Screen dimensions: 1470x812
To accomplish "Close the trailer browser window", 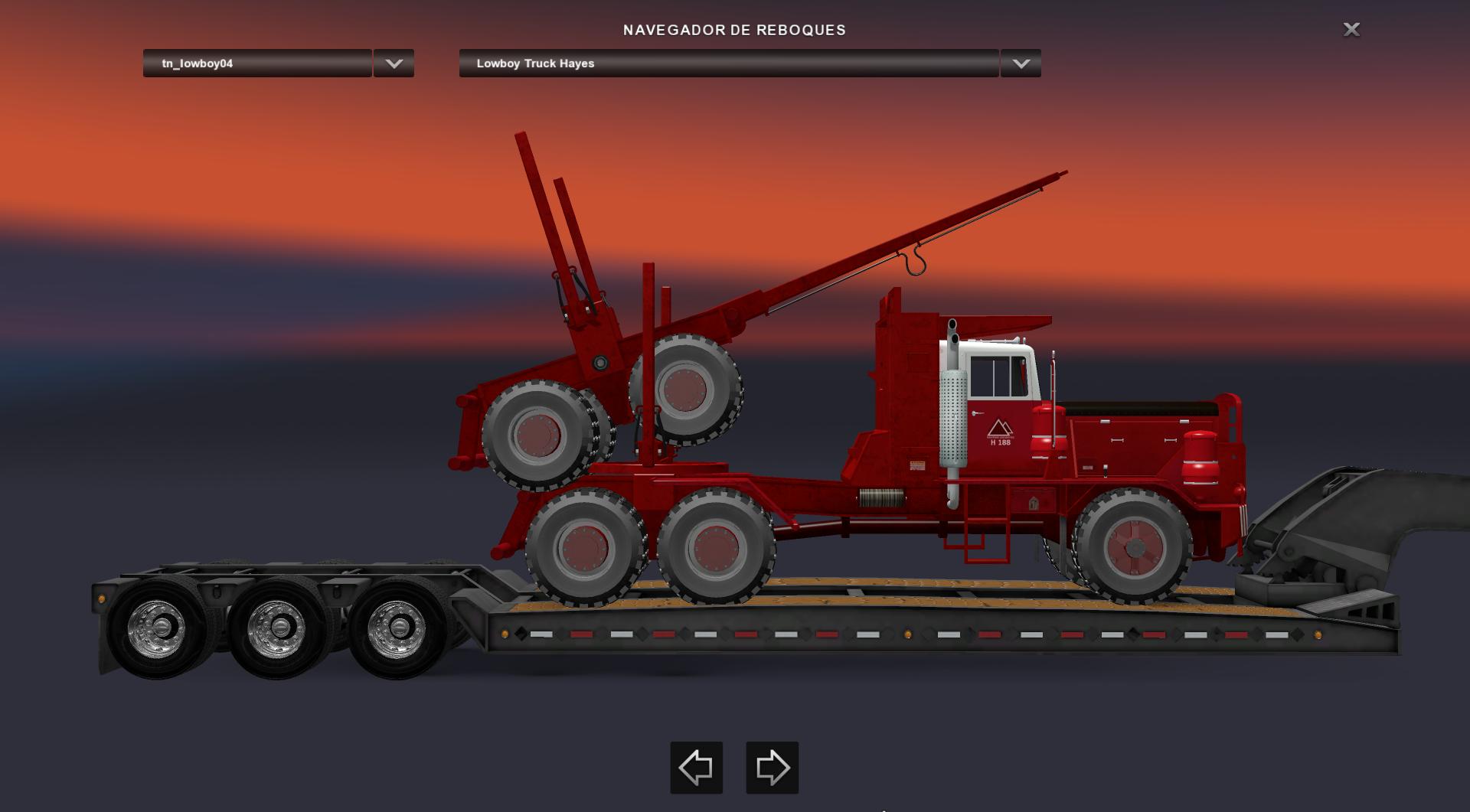I will [x=1351, y=29].
